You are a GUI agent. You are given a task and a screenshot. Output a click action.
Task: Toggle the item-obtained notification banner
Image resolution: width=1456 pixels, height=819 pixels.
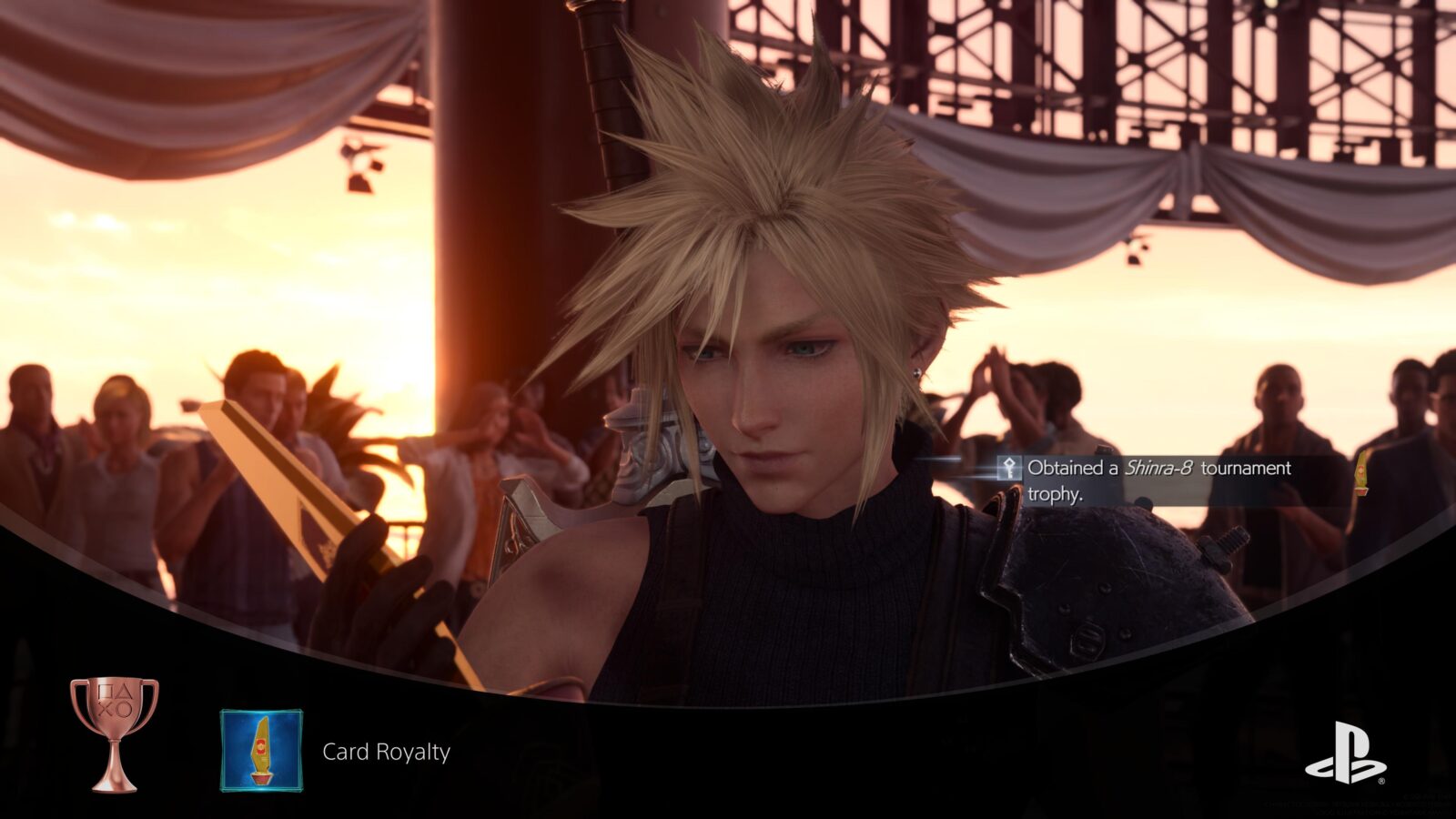coord(1156,478)
